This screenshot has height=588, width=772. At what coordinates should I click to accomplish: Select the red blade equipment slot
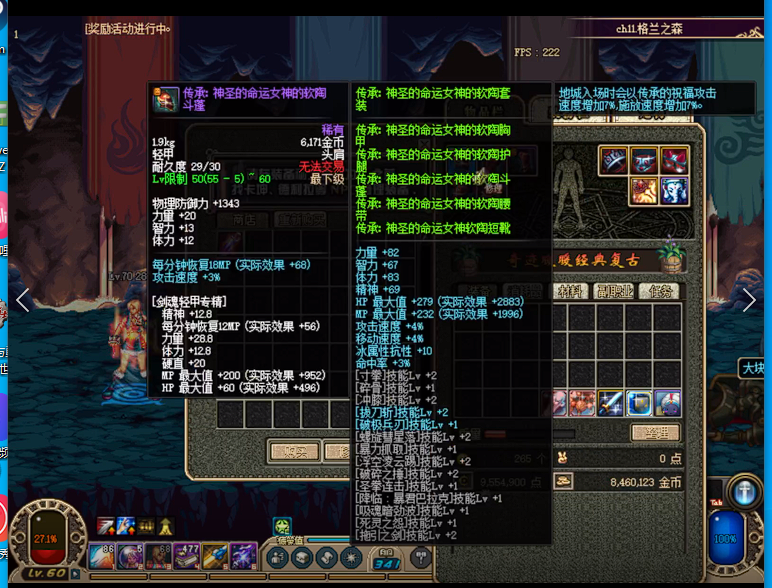(614, 161)
